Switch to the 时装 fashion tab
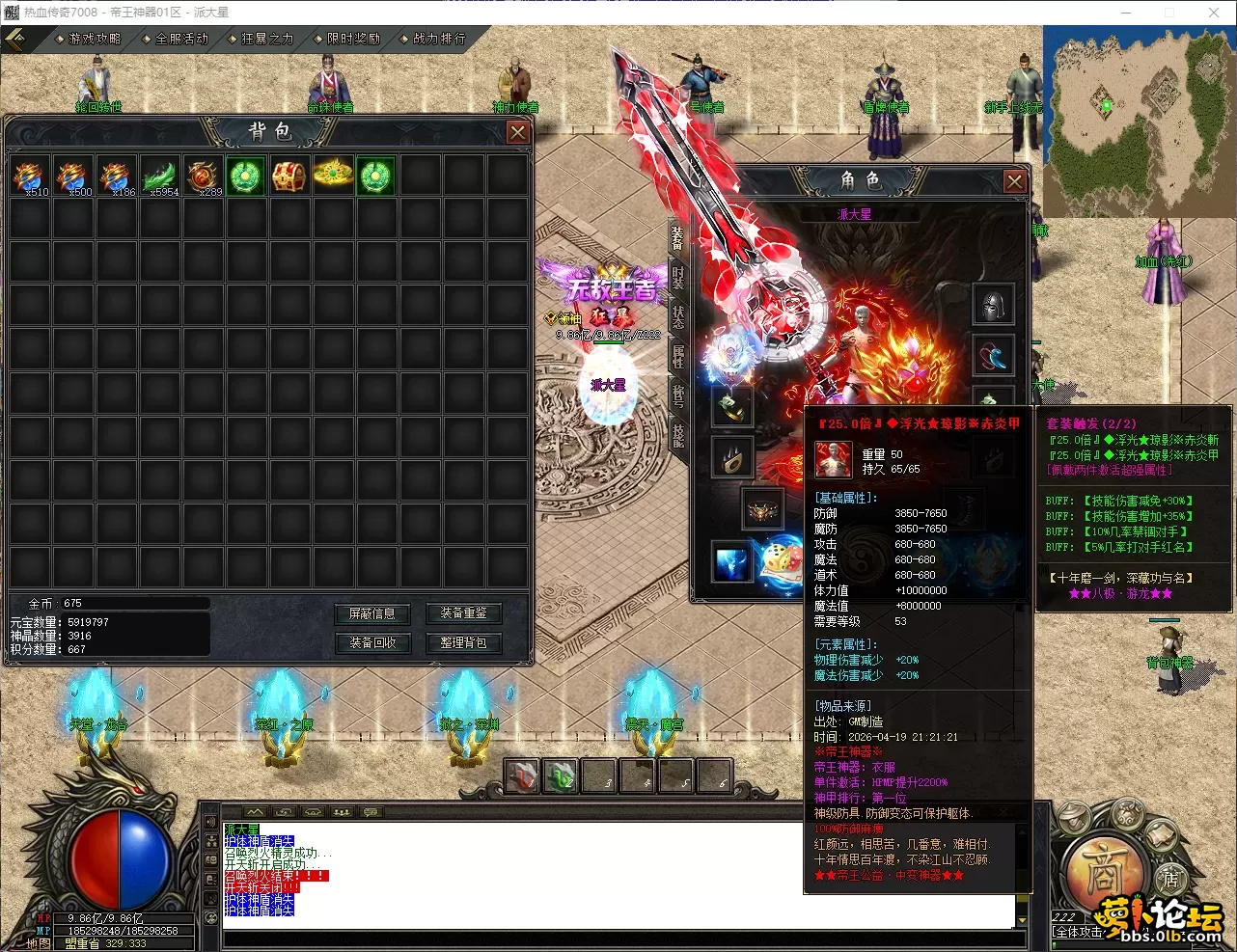 click(678, 276)
